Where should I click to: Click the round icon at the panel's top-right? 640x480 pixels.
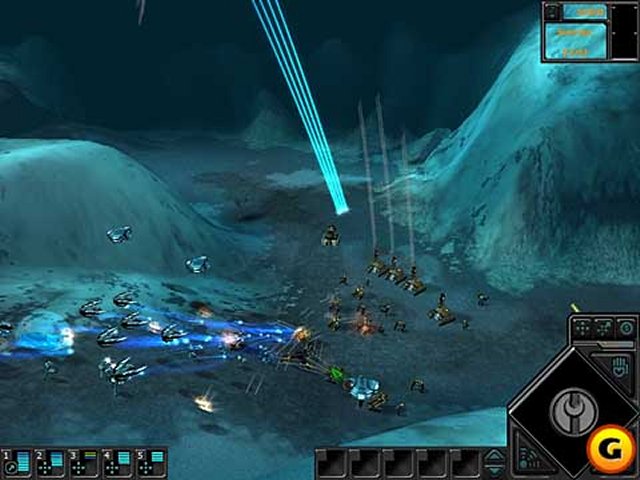coord(625,327)
